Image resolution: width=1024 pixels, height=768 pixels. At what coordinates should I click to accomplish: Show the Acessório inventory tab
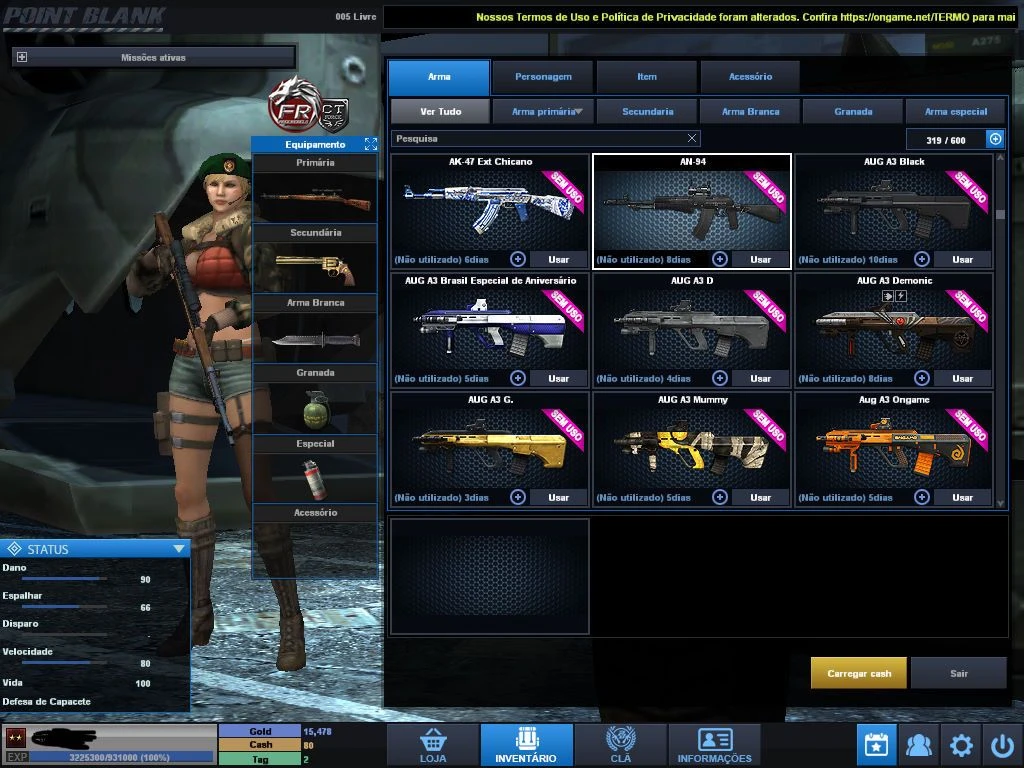[x=750, y=77]
